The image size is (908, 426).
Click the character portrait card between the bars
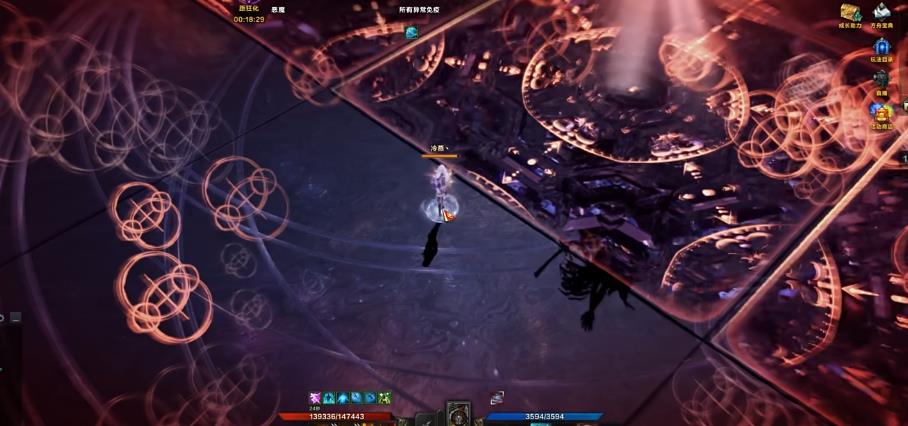click(x=458, y=412)
